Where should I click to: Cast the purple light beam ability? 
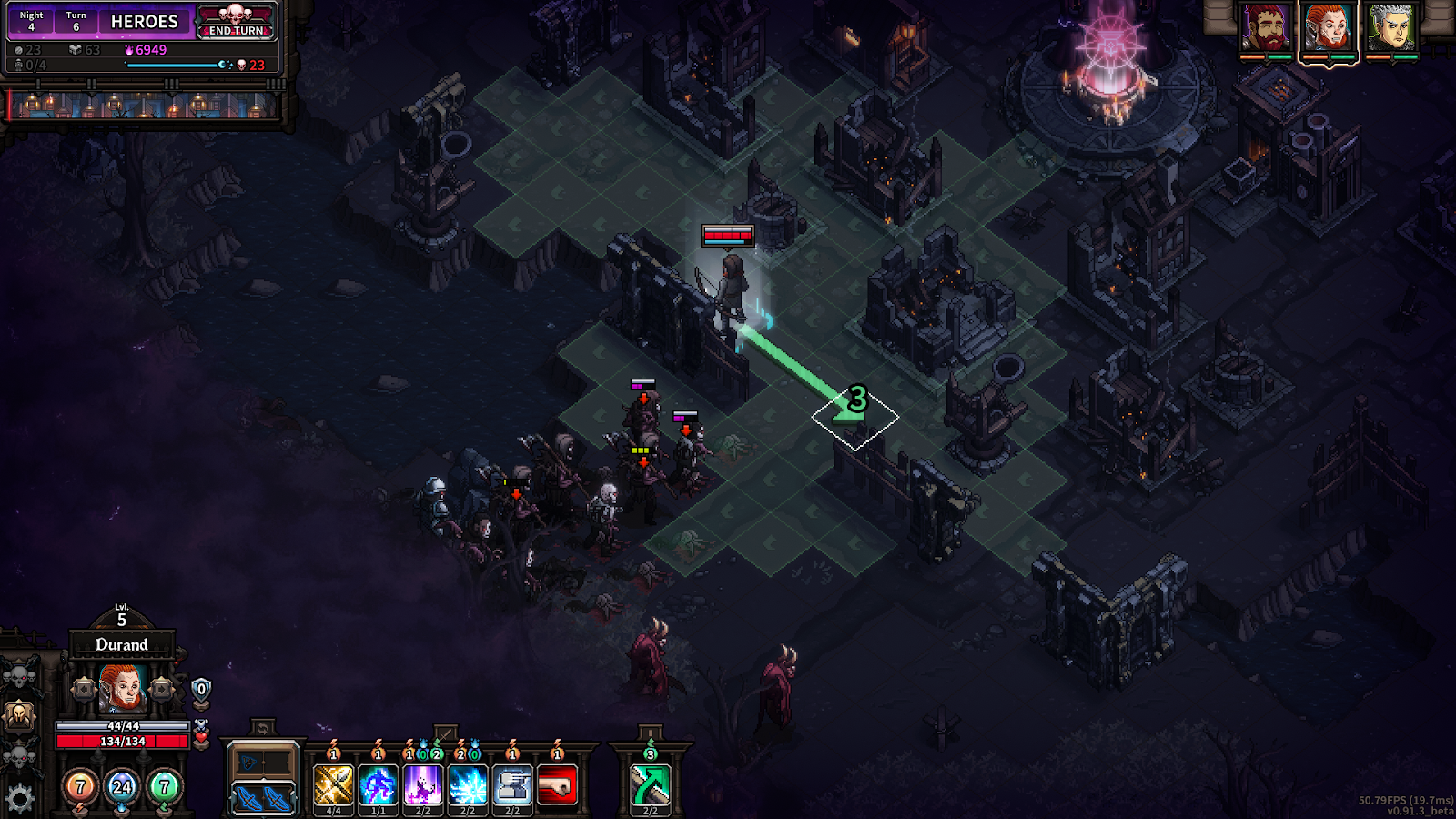(423, 784)
